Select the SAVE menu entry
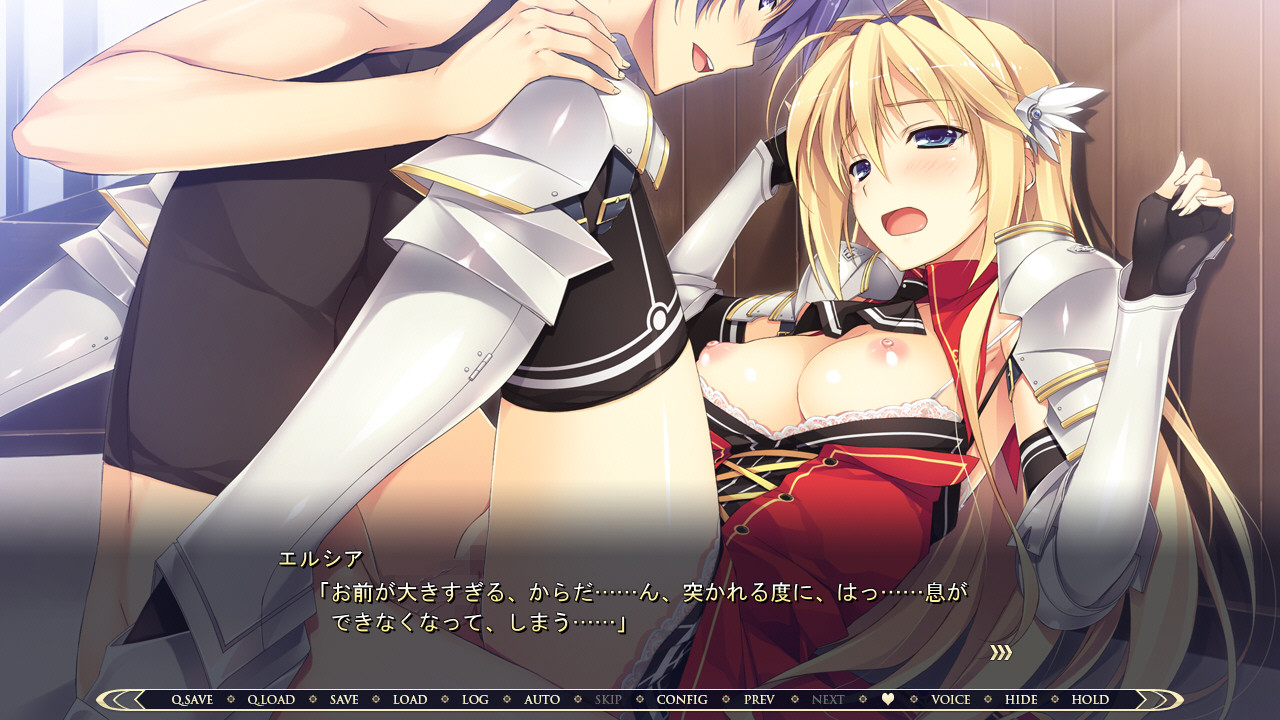Screen dimensions: 1280x720 pos(342,699)
